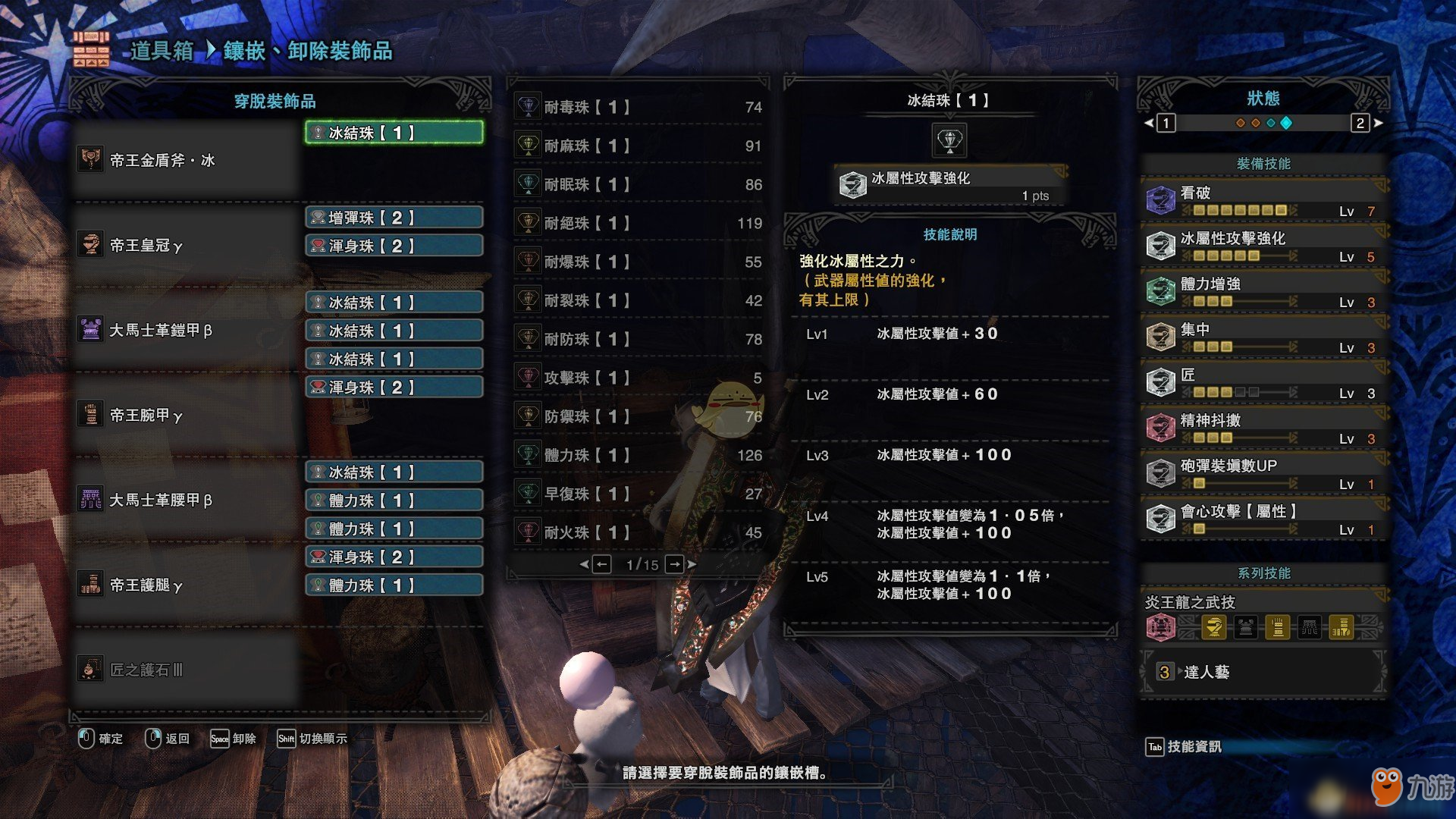
Task: Select the 帝王皇冠γ helmet row
Action: click(146, 245)
